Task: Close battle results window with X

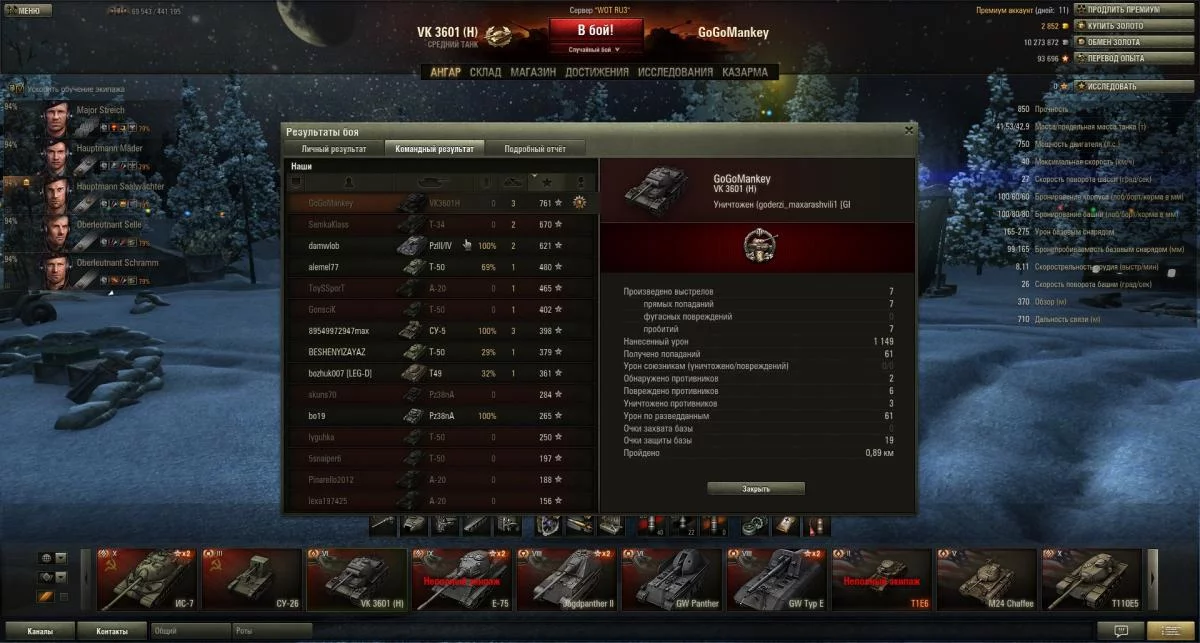Action: tap(908, 130)
